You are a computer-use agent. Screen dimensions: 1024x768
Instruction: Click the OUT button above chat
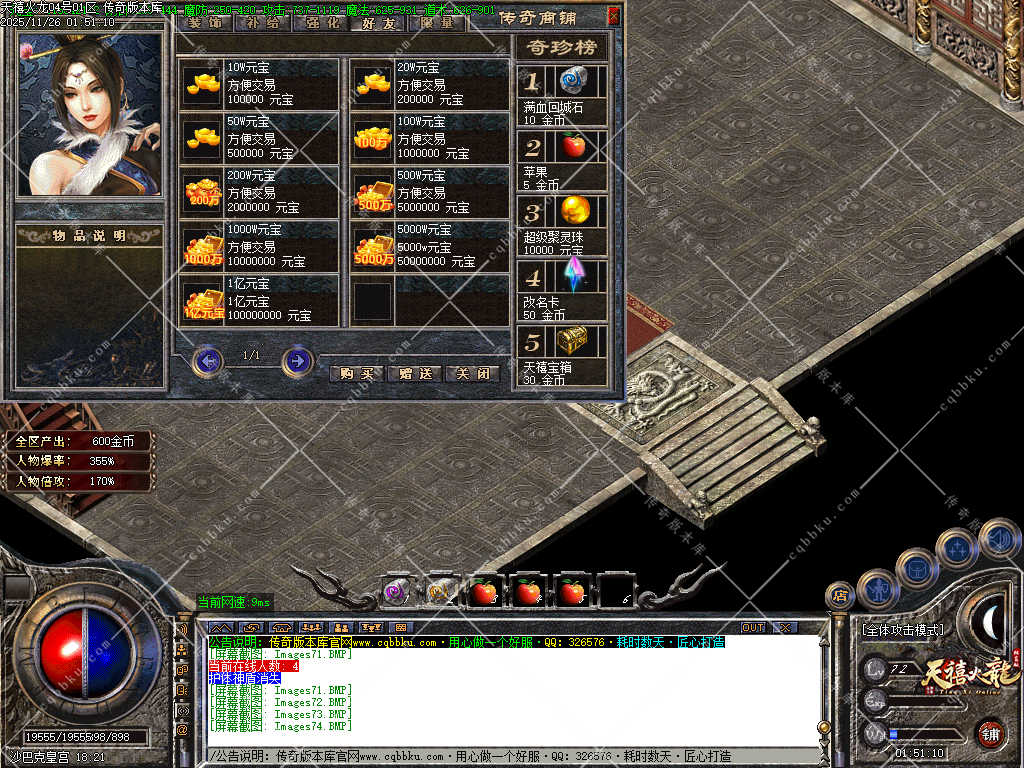point(752,627)
